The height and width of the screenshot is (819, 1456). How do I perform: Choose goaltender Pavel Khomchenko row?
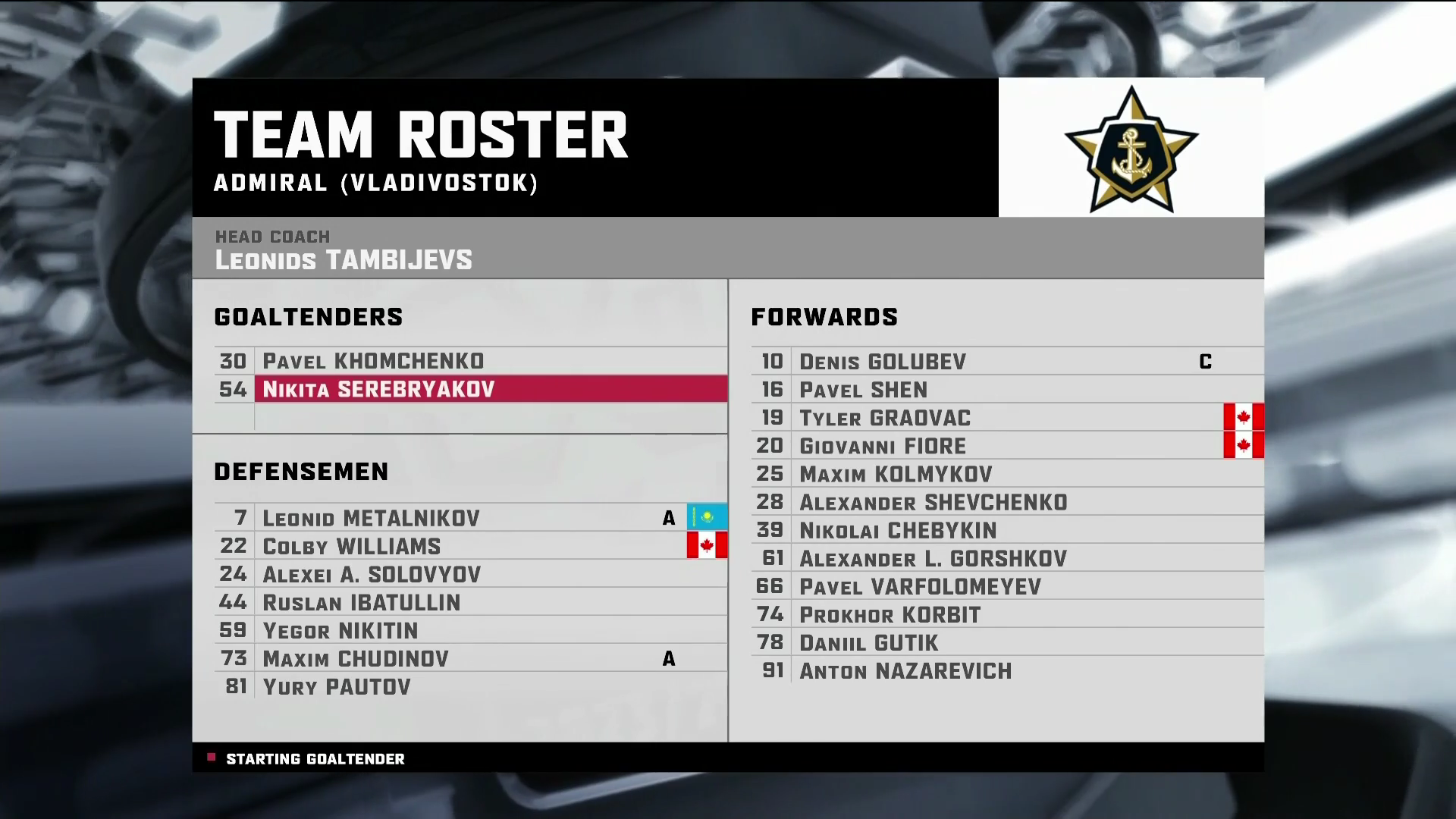[373, 361]
